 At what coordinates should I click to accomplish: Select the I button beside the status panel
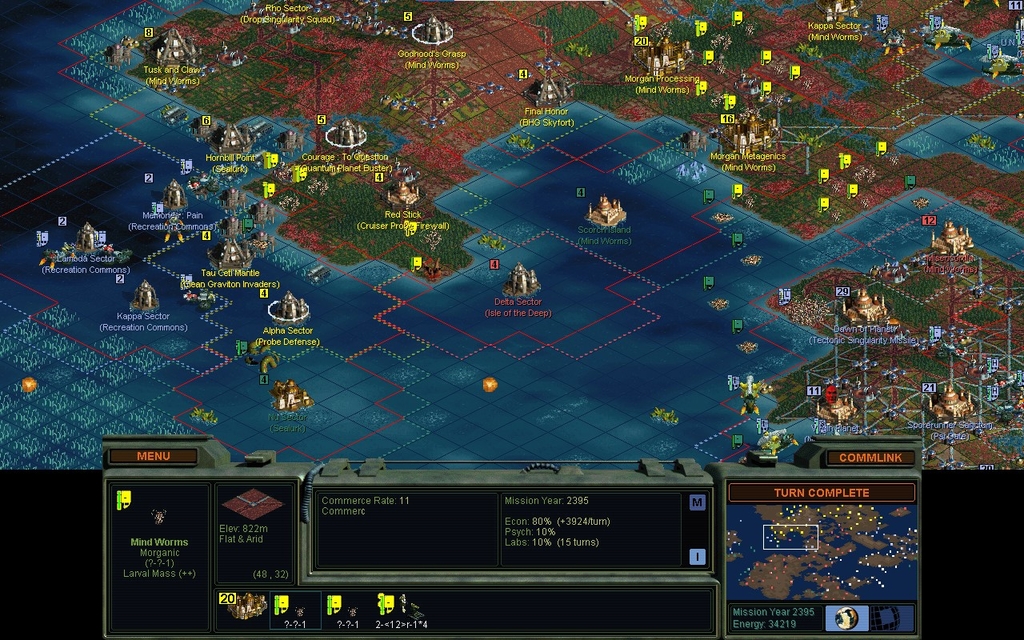(697, 556)
